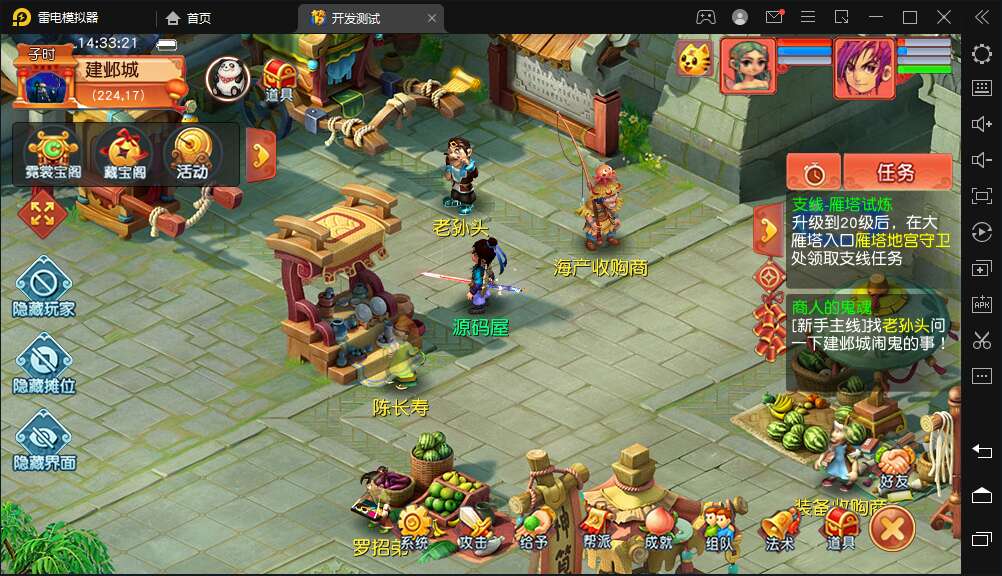Open the 成就 achievements panel
This screenshot has height=576, width=1002.
pyautogui.click(x=658, y=527)
